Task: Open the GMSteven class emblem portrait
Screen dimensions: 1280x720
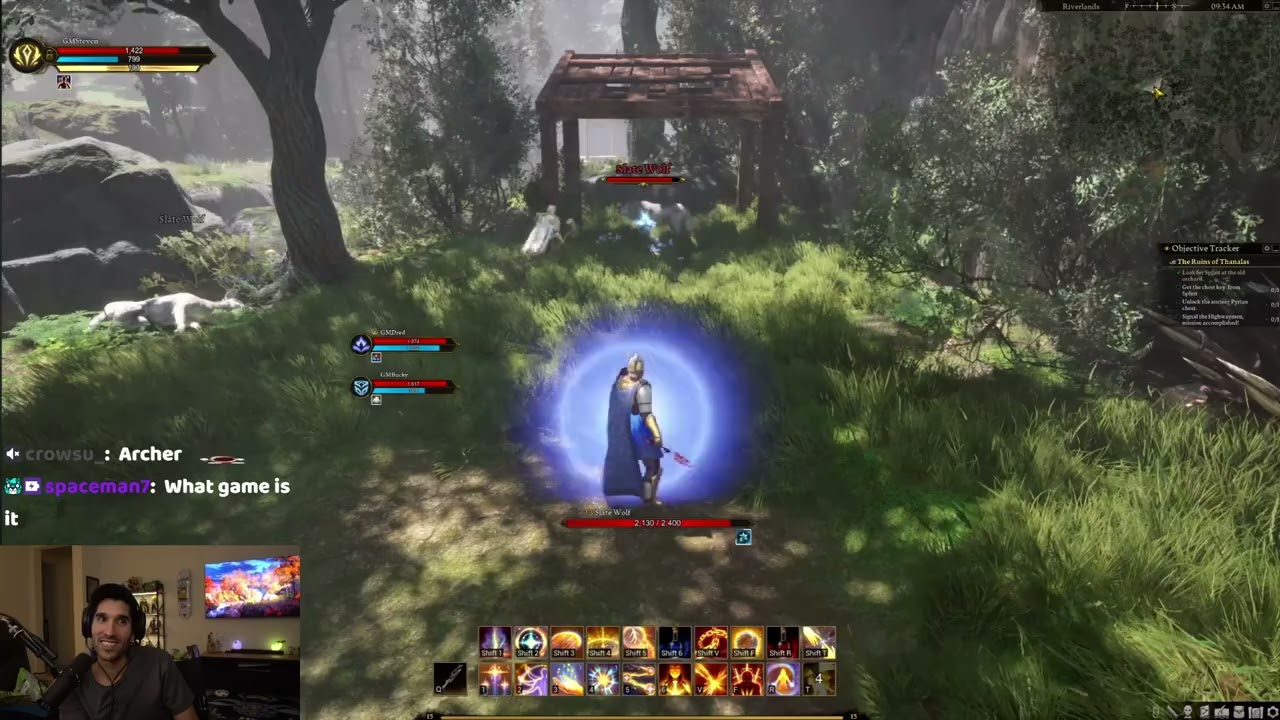Action: pyautogui.click(x=28, y=53)
